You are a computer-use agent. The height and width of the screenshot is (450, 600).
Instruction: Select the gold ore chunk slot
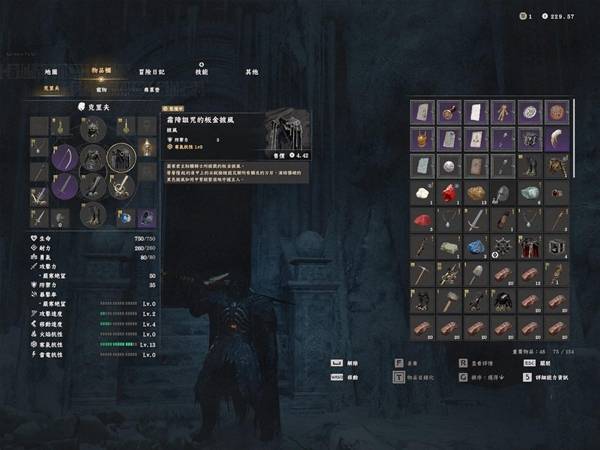(x=476, y=193)
